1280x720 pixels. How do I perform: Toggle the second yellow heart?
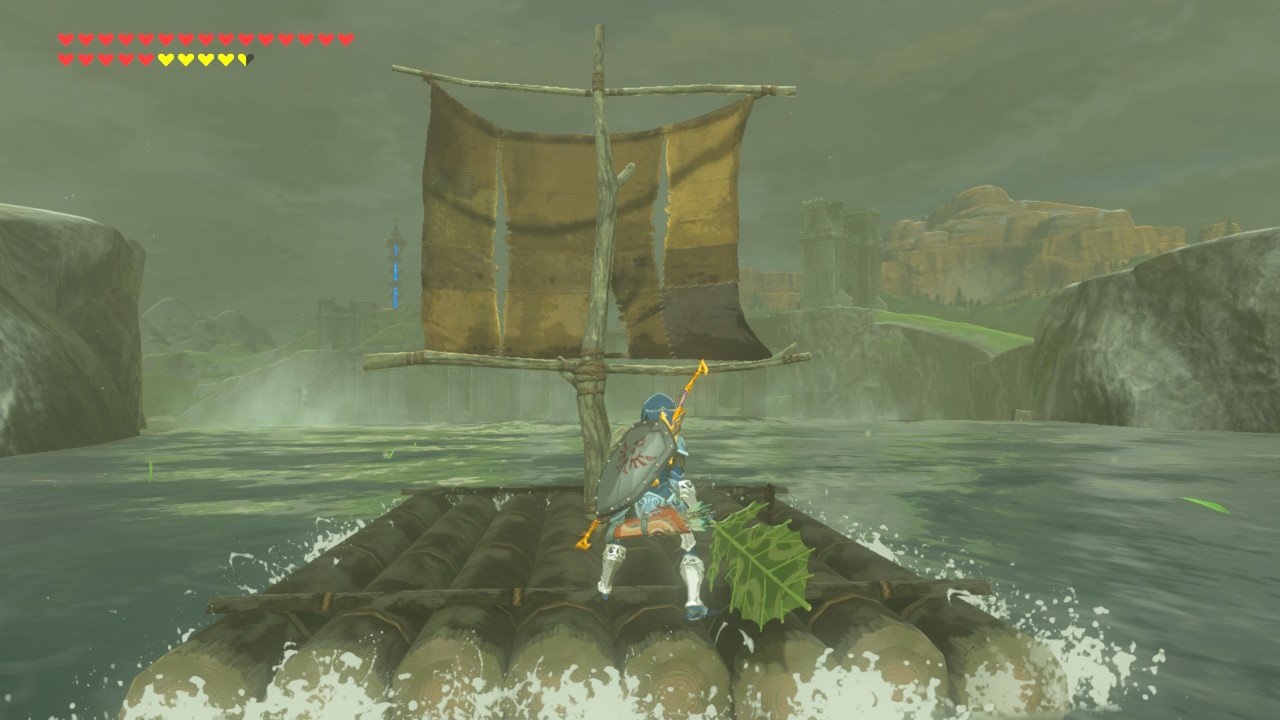186,57
